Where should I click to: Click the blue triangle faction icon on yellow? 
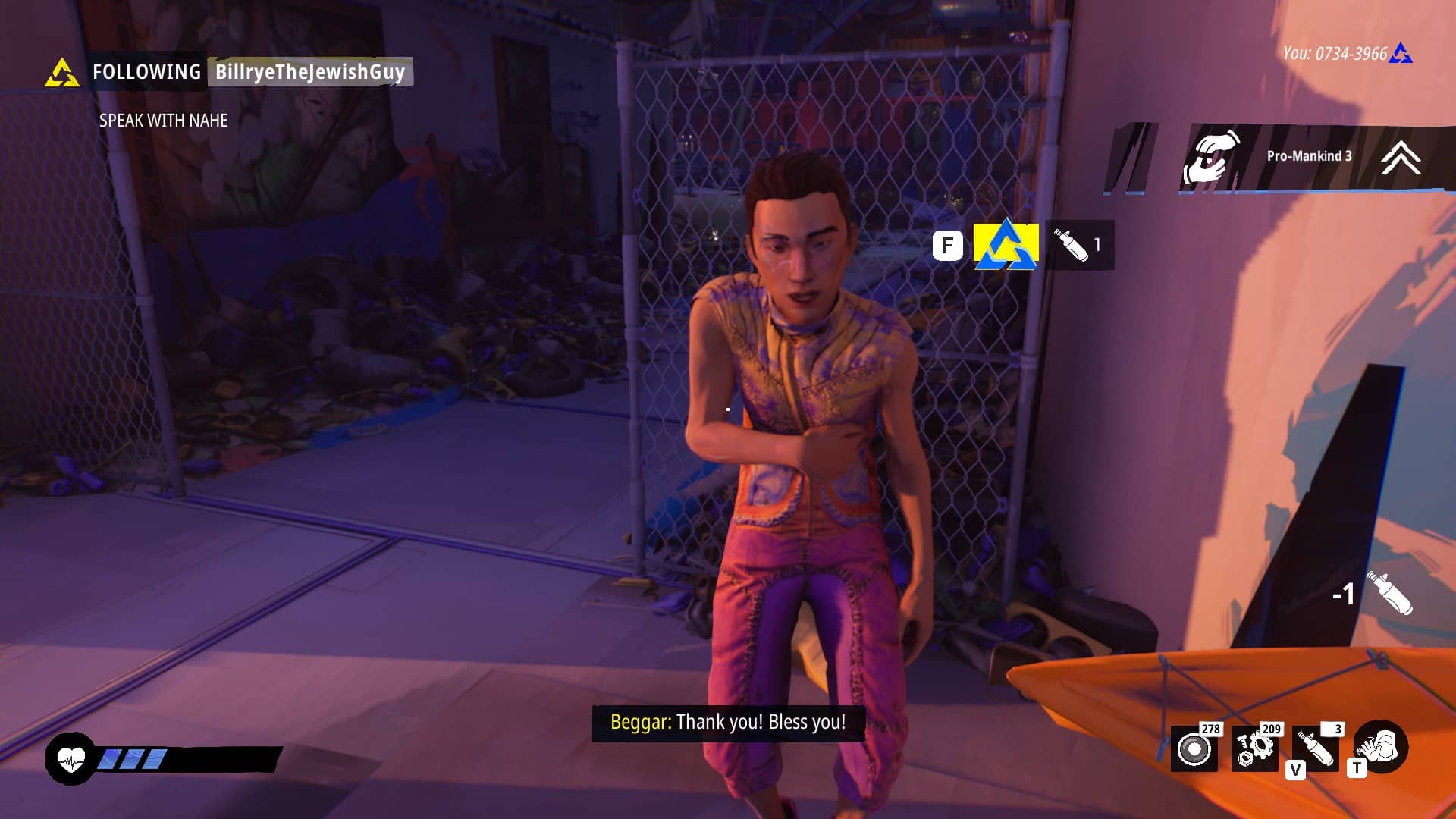coord(1006,245)
